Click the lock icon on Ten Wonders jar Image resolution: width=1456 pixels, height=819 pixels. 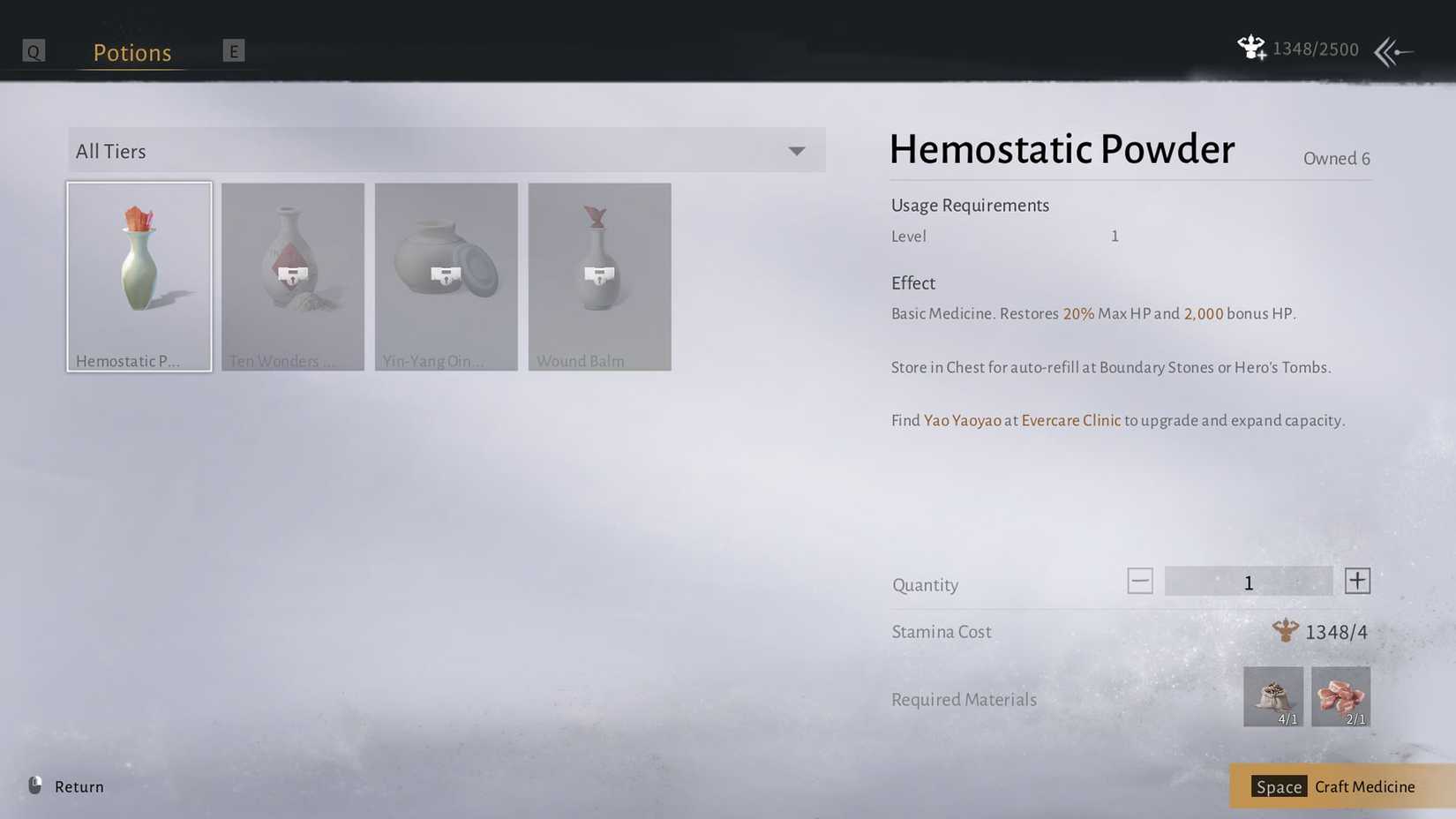292,277
